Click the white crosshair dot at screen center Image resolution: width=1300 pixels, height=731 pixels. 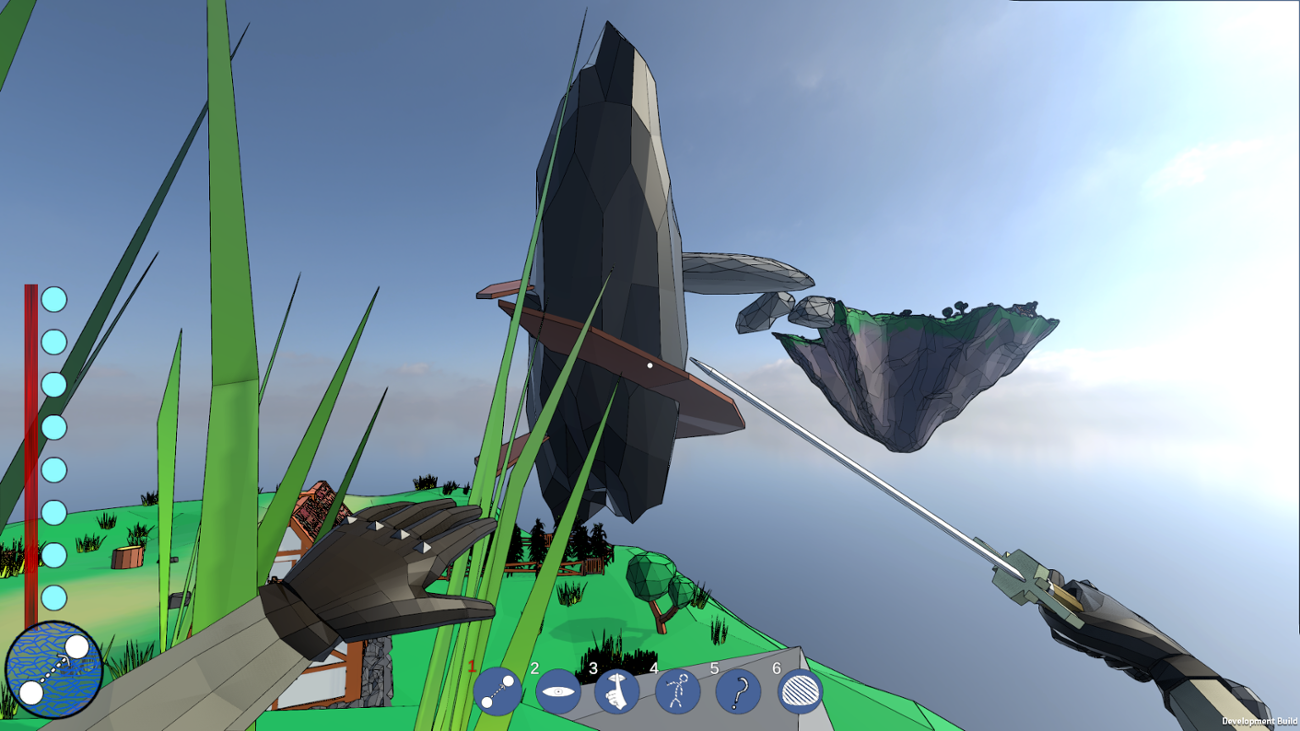coord(650,366)
